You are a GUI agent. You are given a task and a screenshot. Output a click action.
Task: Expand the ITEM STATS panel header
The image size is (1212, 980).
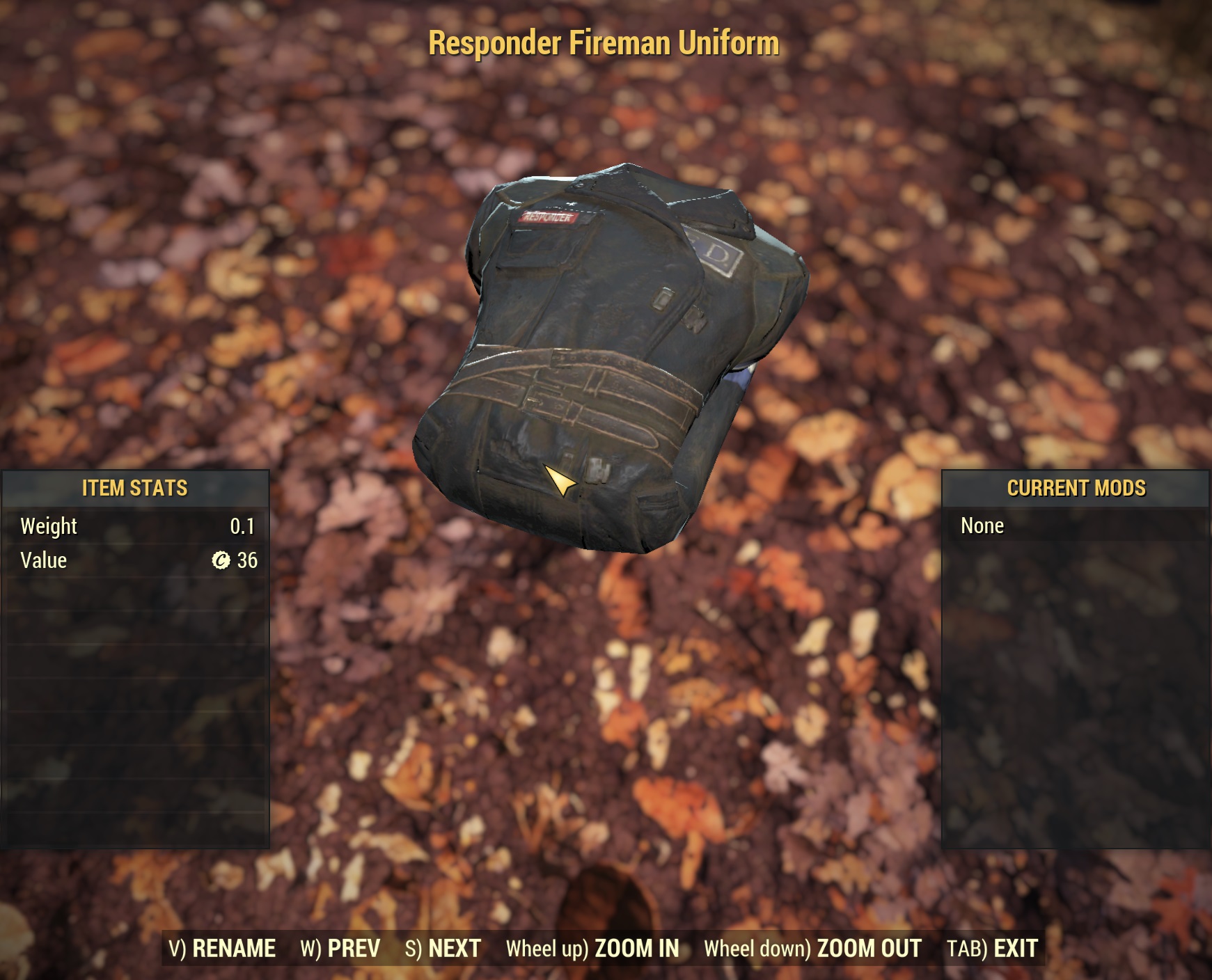click(x=134, y=488)
